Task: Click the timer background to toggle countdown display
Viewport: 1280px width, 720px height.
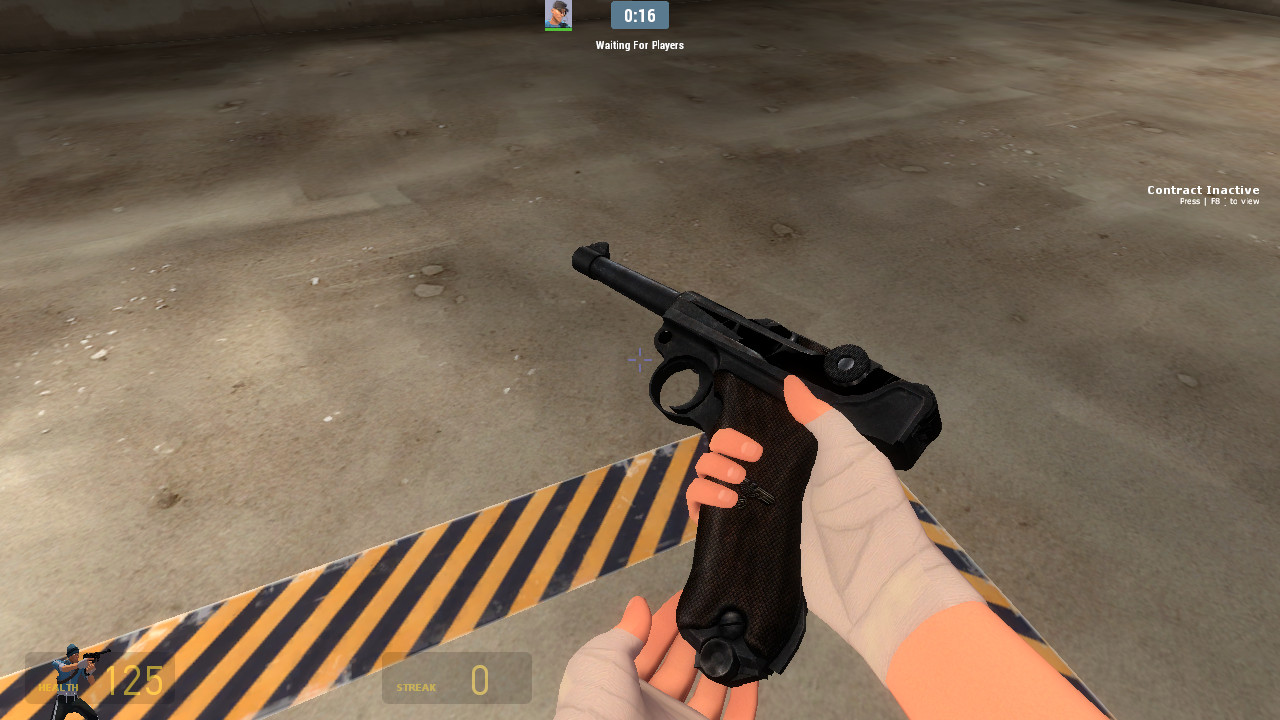Action: click(x=639, y=15)
